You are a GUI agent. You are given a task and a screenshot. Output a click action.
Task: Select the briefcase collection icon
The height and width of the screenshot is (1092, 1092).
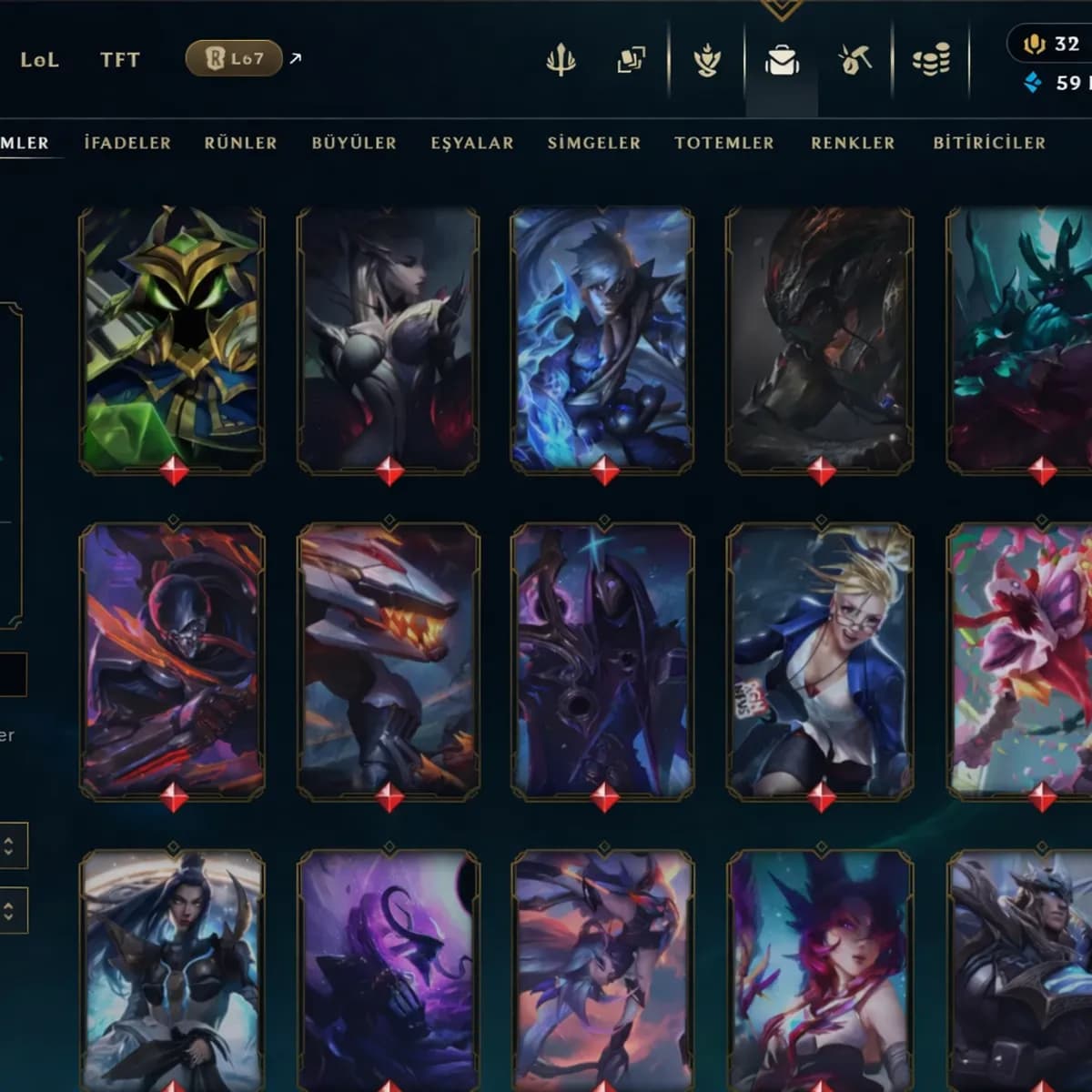tap(782, 61)
